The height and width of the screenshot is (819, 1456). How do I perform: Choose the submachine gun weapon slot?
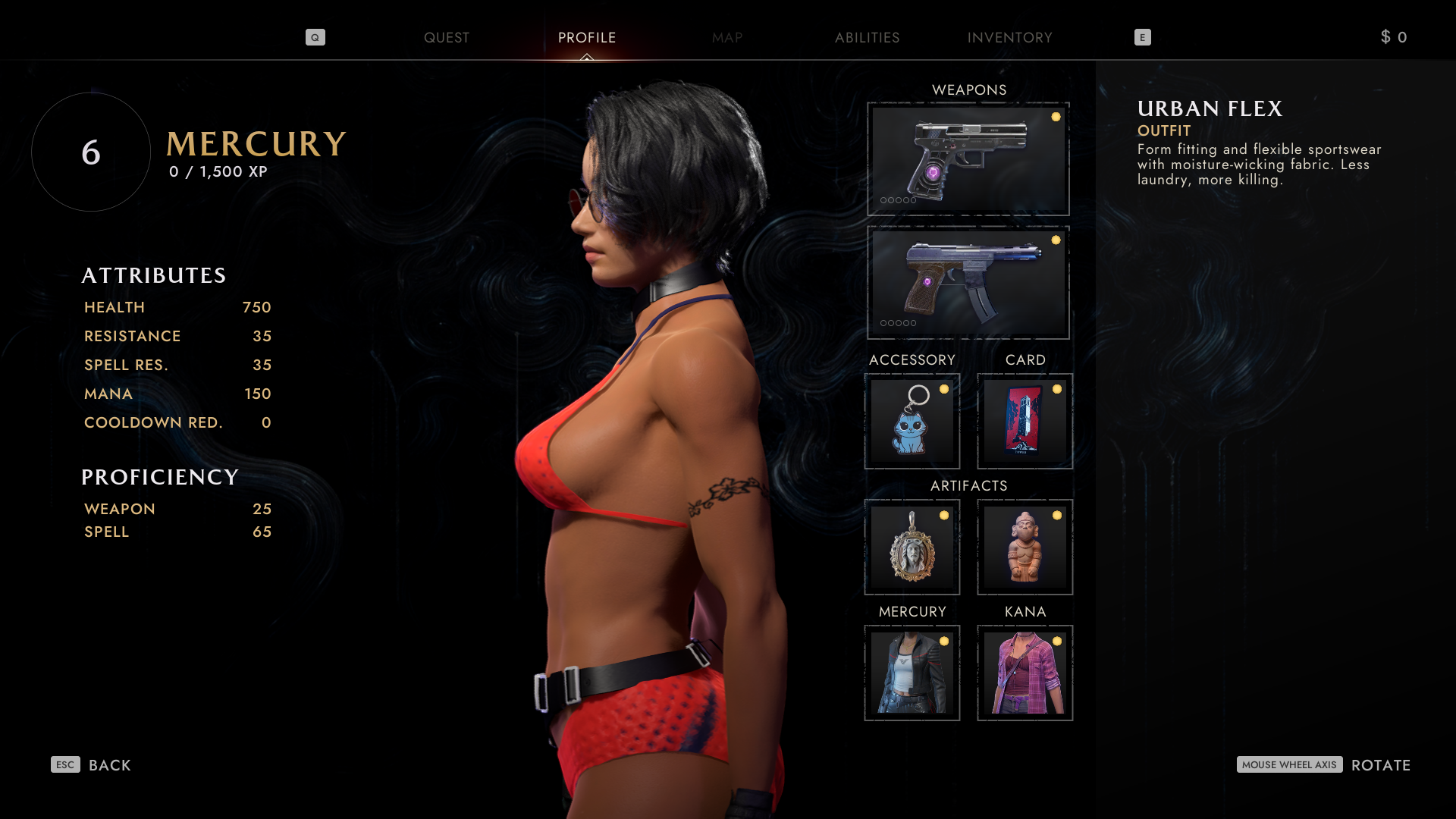(968, 282)
